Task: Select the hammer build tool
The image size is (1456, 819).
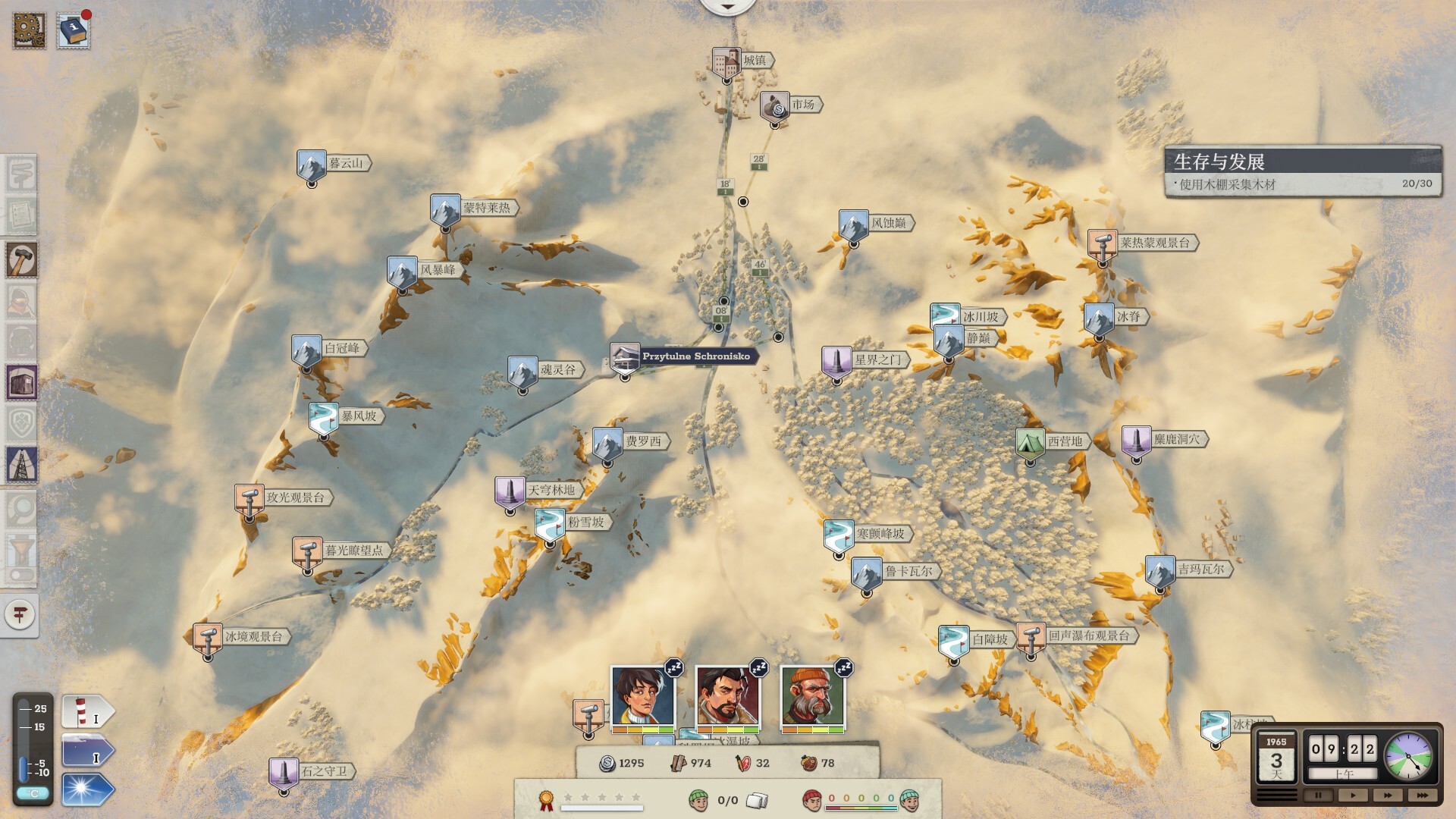Action: pos(23,259)
